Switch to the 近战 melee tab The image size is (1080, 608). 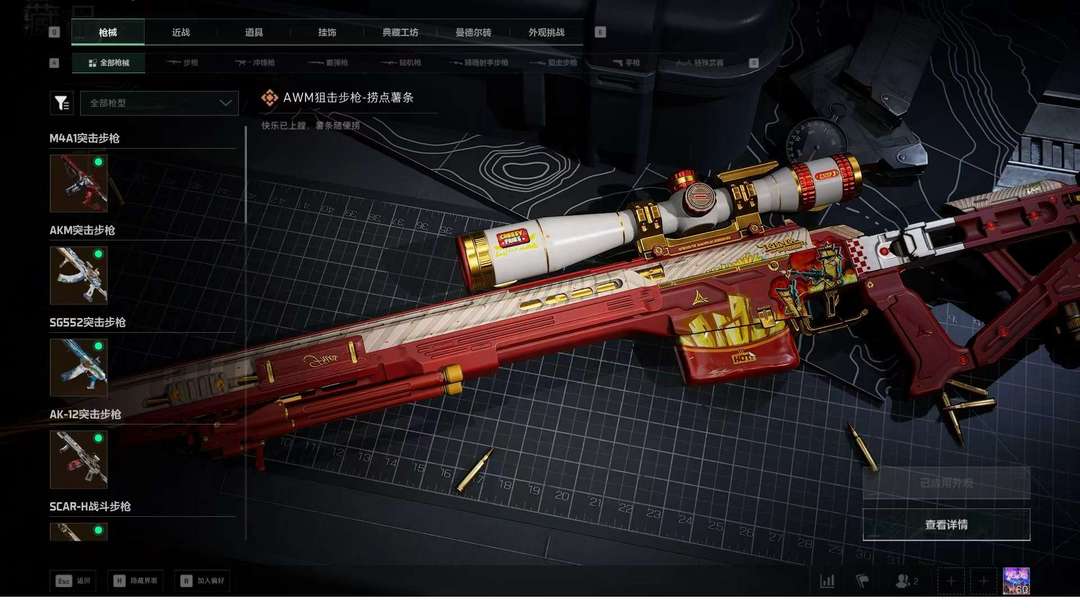[x=180, y=33]
